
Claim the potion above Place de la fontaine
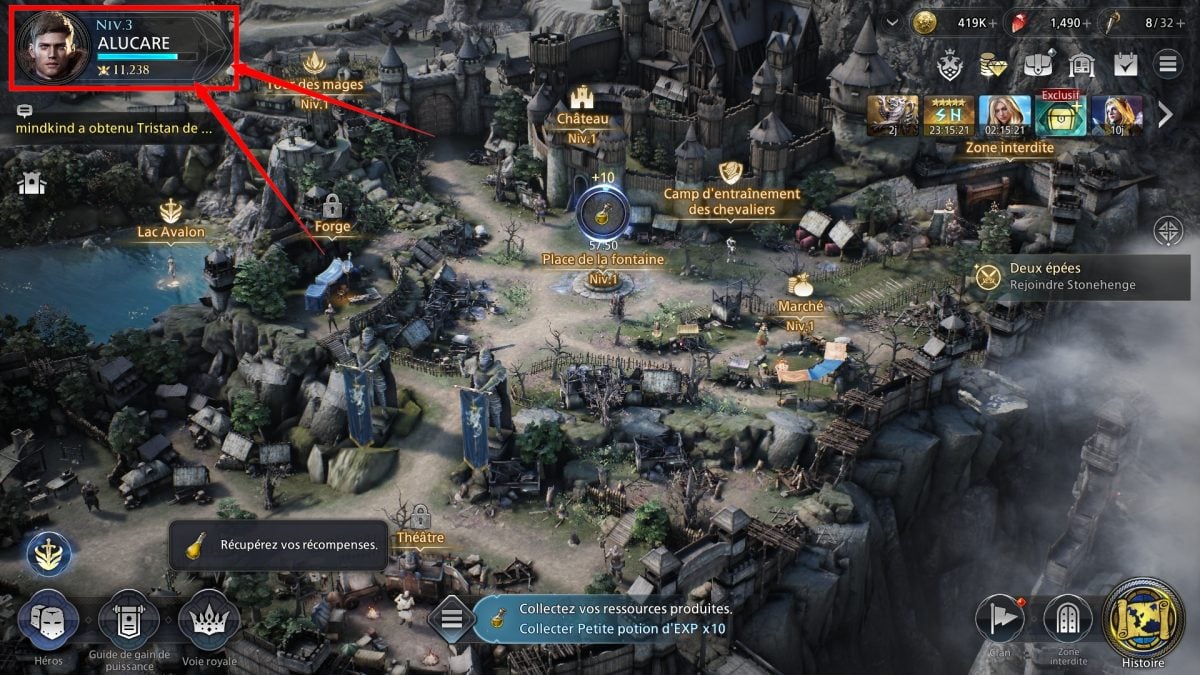tap(602, 211)
